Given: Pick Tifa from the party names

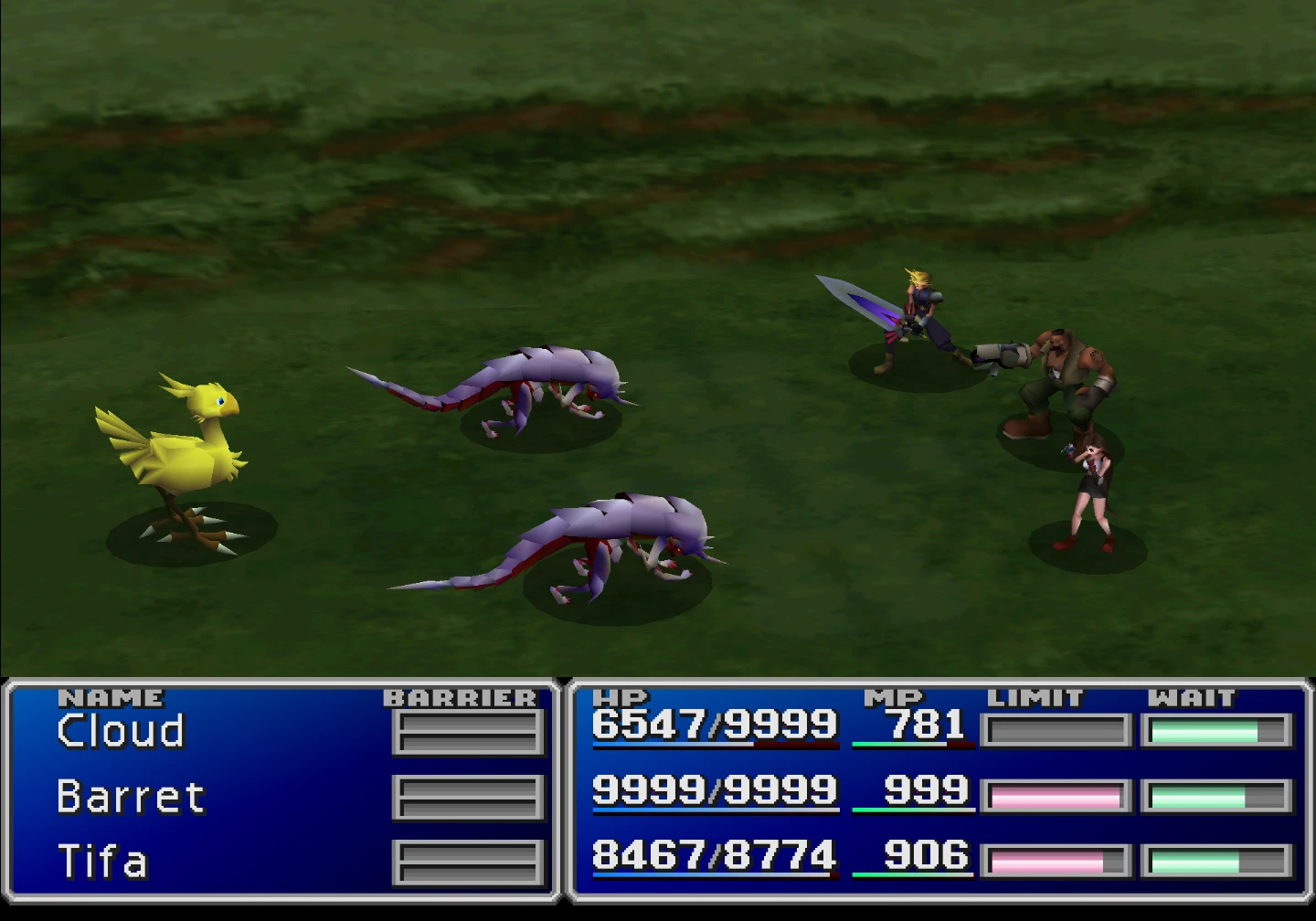Looking at the screenshot, I should pyautogui.click(x=102, y=862).
